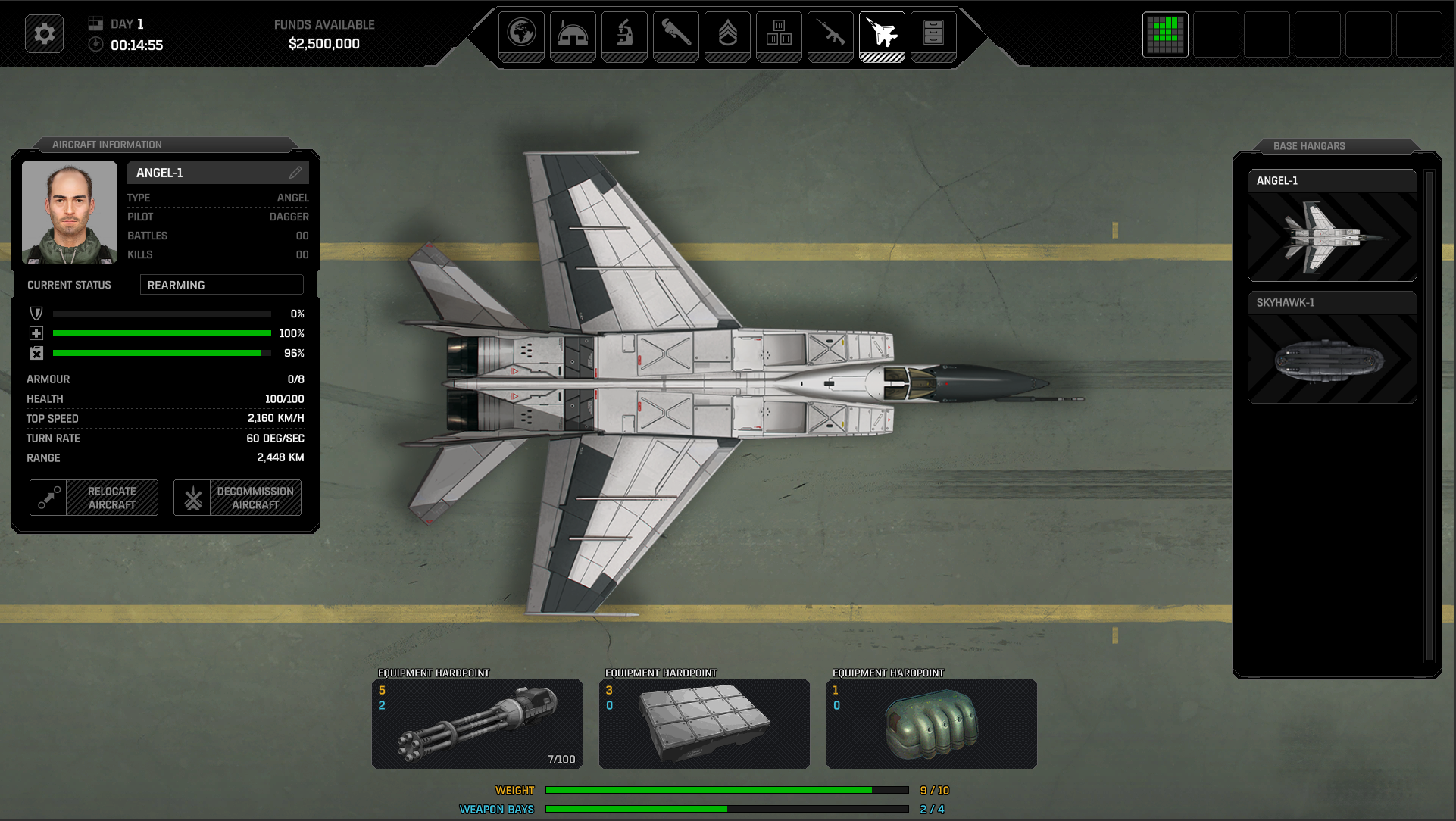Image resolution: width=1456 pixels, height=821 pixels.
Task: Click the weight progress bar
Action: (x=726, y=789)
